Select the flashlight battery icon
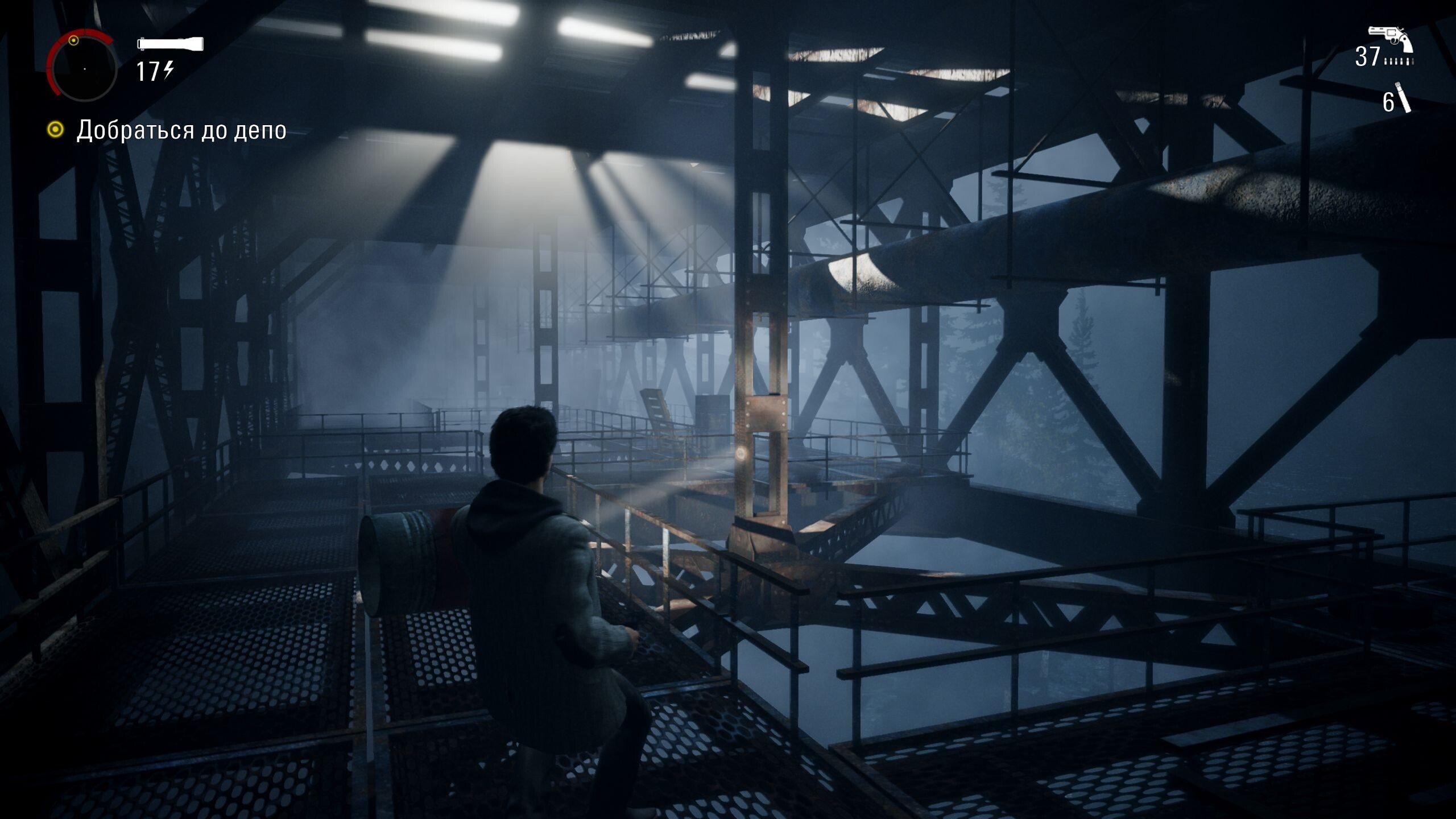Viewport: 1456px width, 819px height. (x=170, y=44)
